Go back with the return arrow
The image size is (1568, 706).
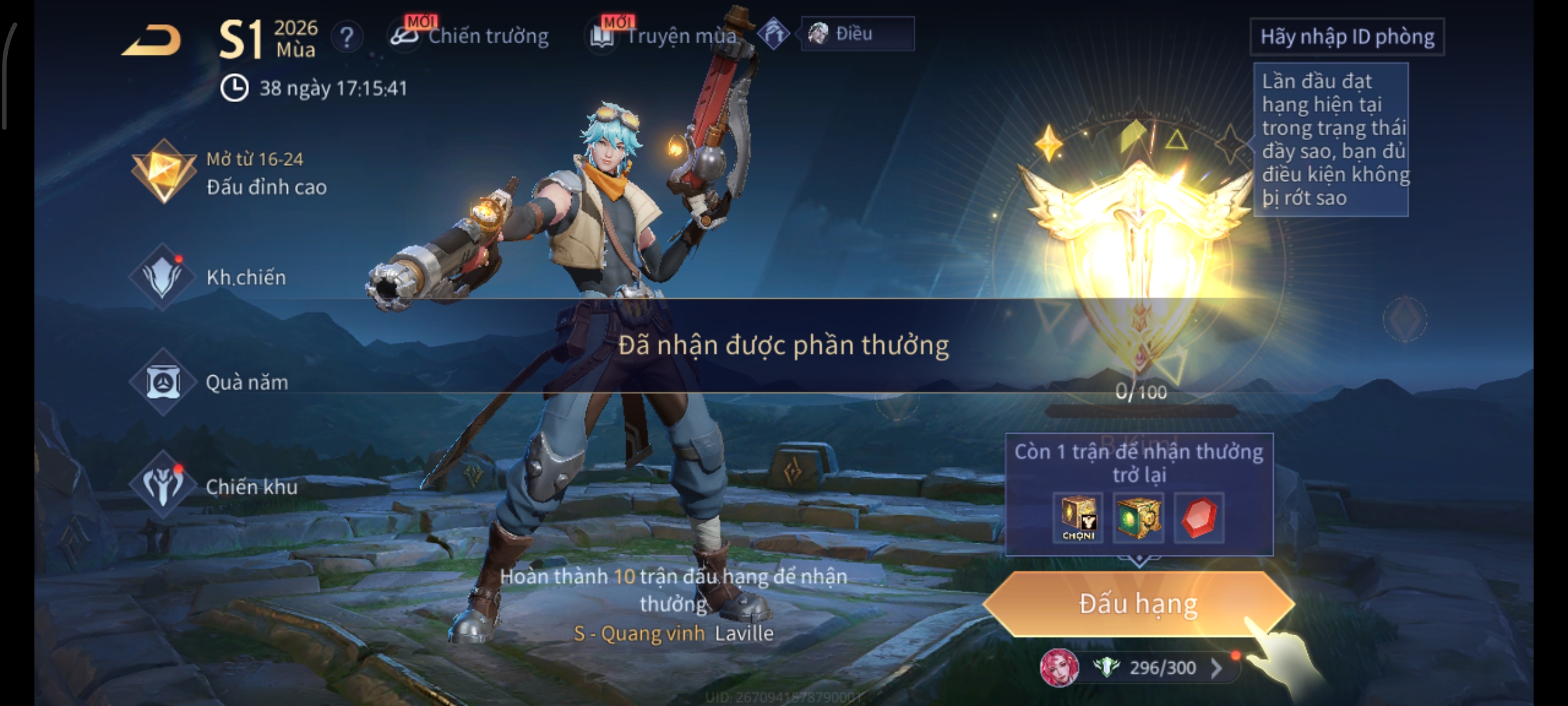(152, 41)
